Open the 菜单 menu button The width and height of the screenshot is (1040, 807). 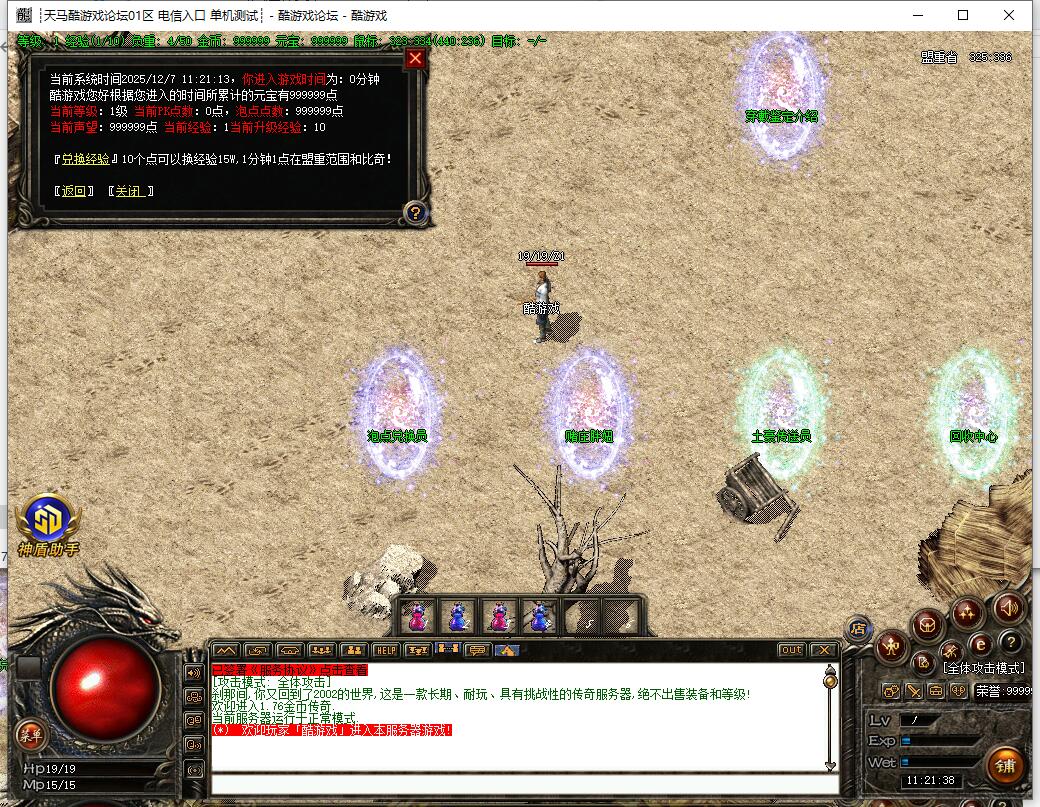coord(29,736)
